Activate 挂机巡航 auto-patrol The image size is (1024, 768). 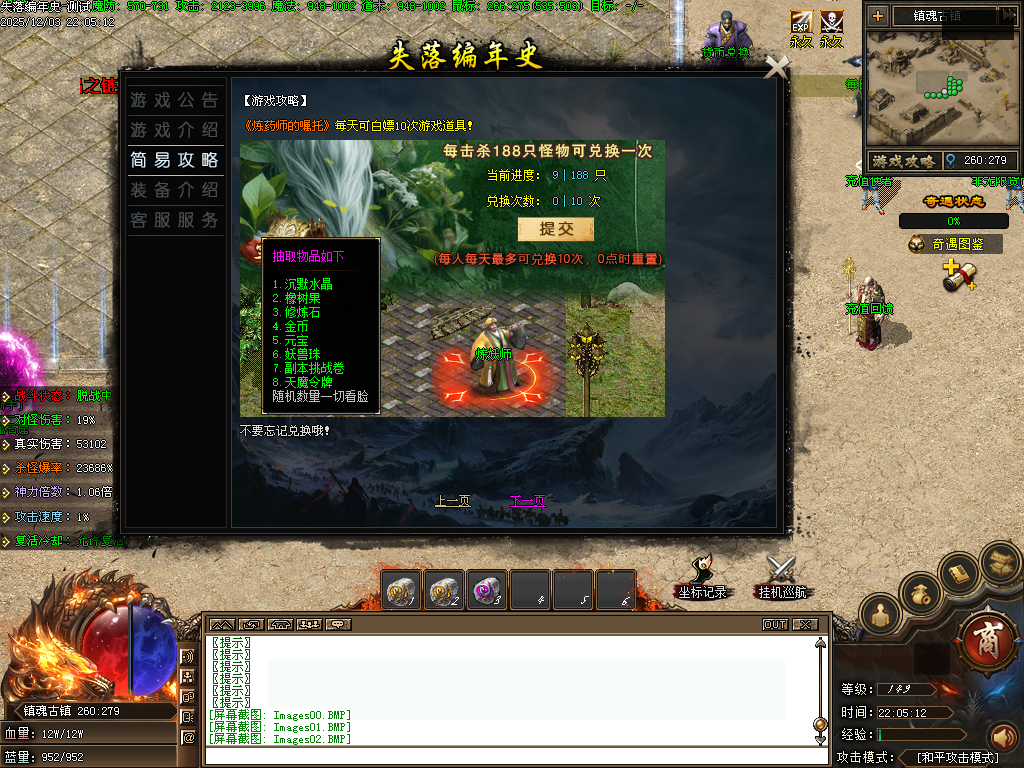[781, 580]
